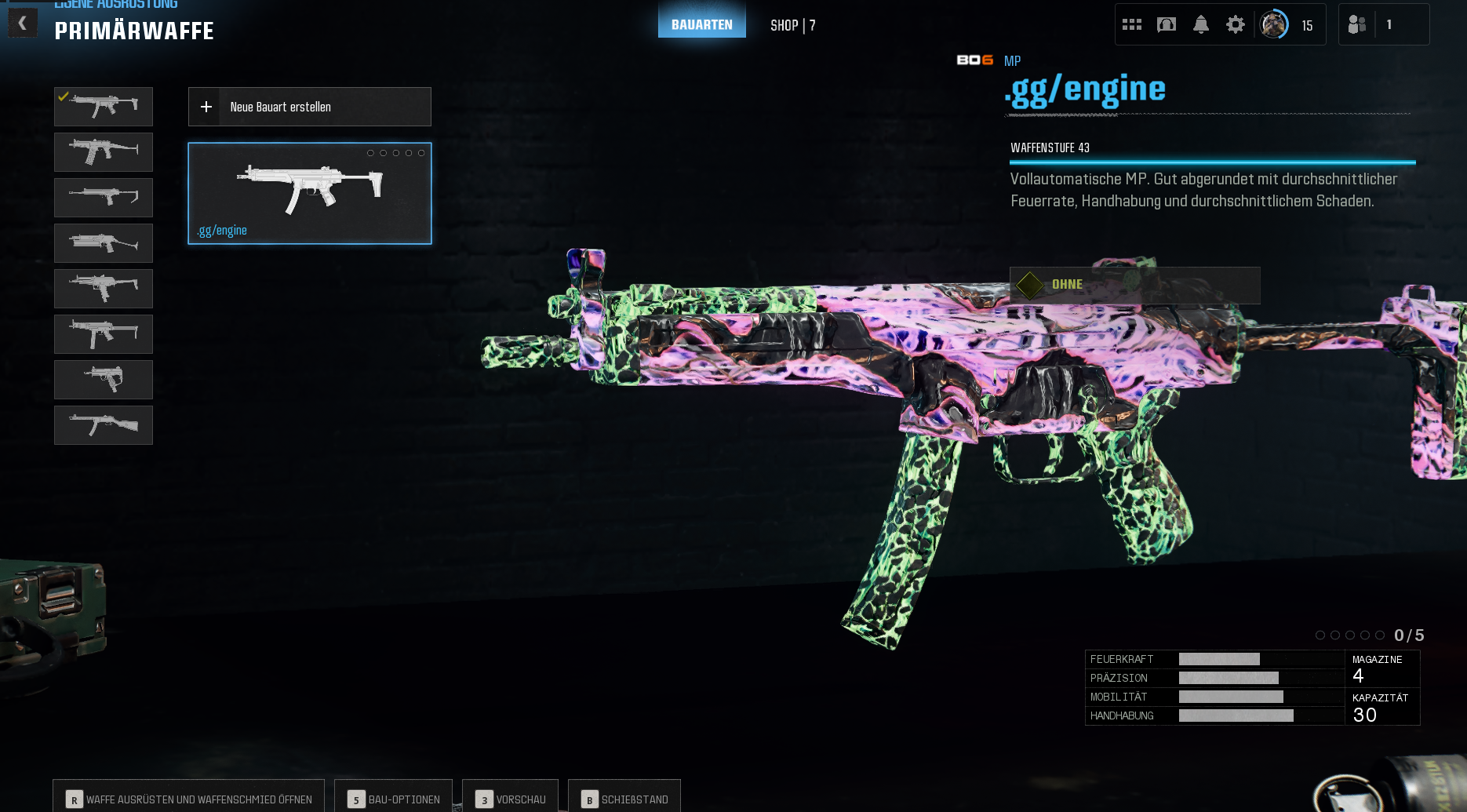Open the grid menu icon
The image size is (1467, 812).
coord(1131,25)
